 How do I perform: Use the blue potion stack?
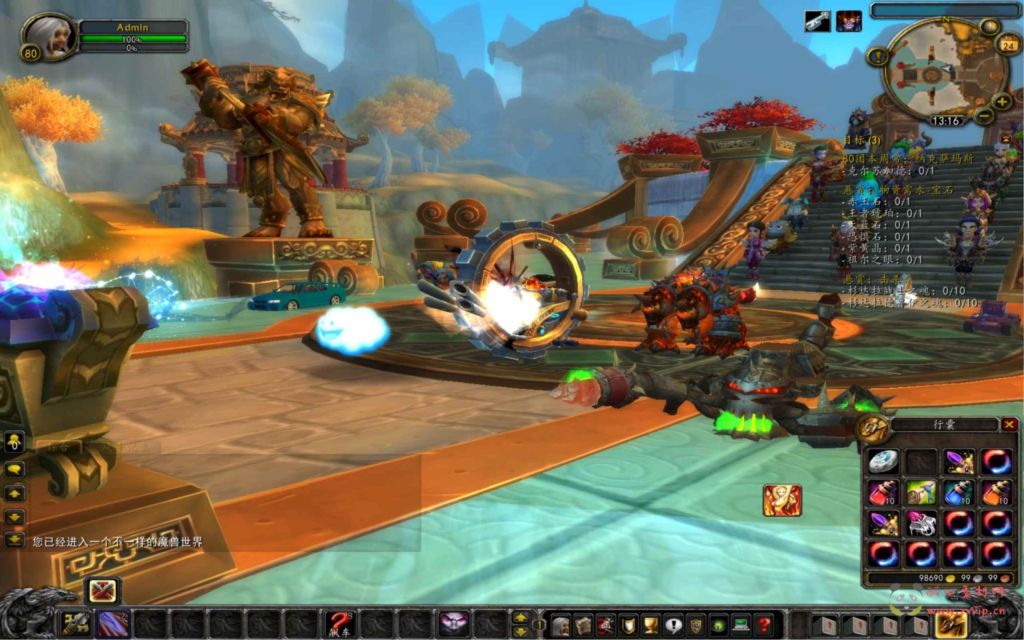click(959, 492)
